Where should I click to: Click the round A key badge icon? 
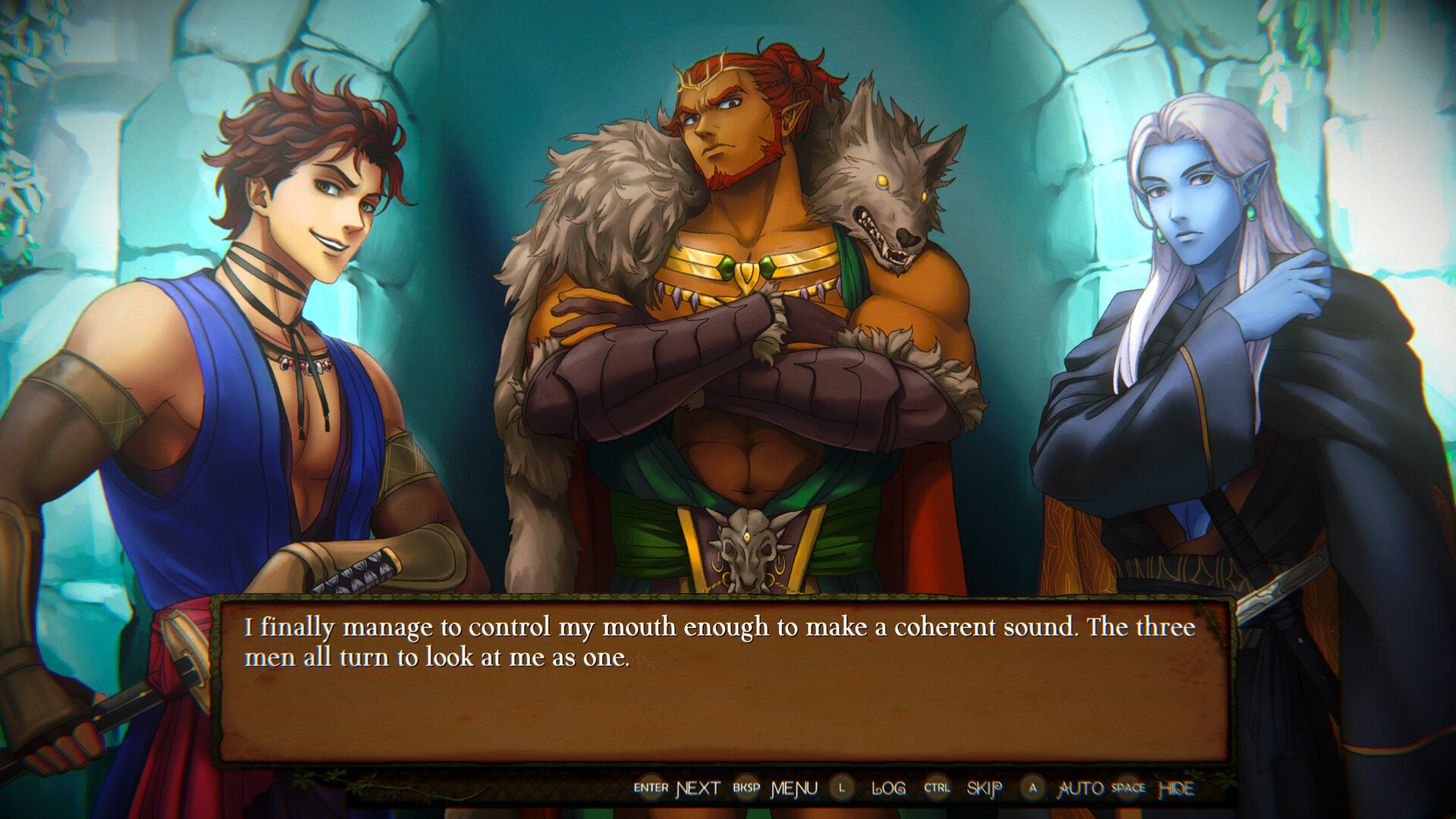(x=1031, y=789)
